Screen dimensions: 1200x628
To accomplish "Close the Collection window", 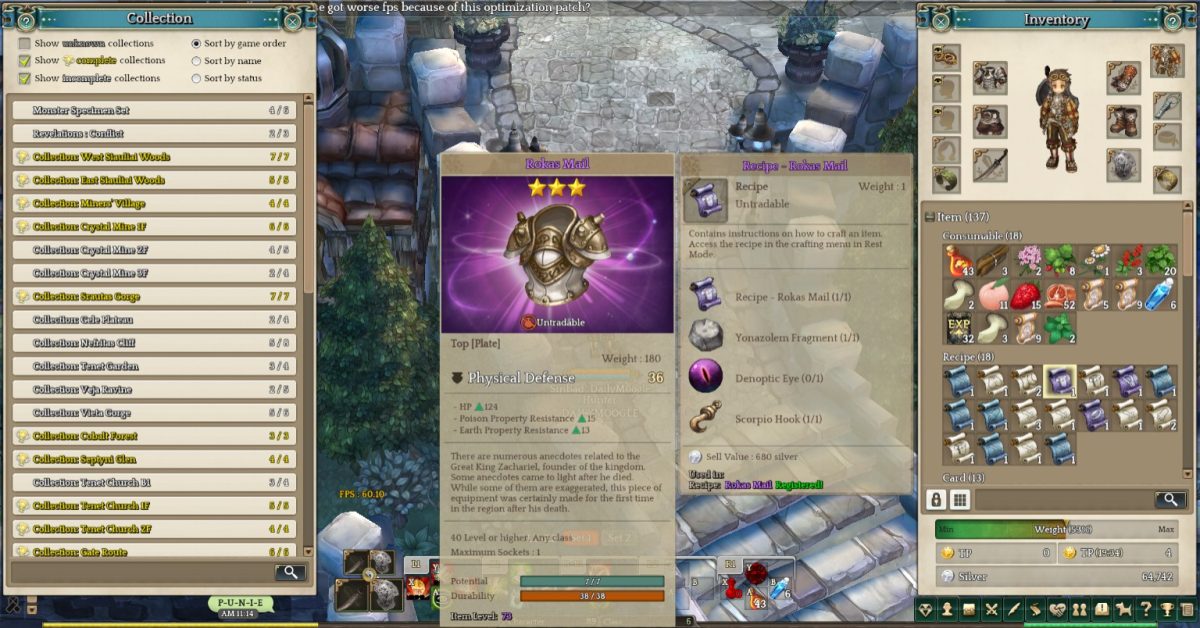I will [292, 19].
